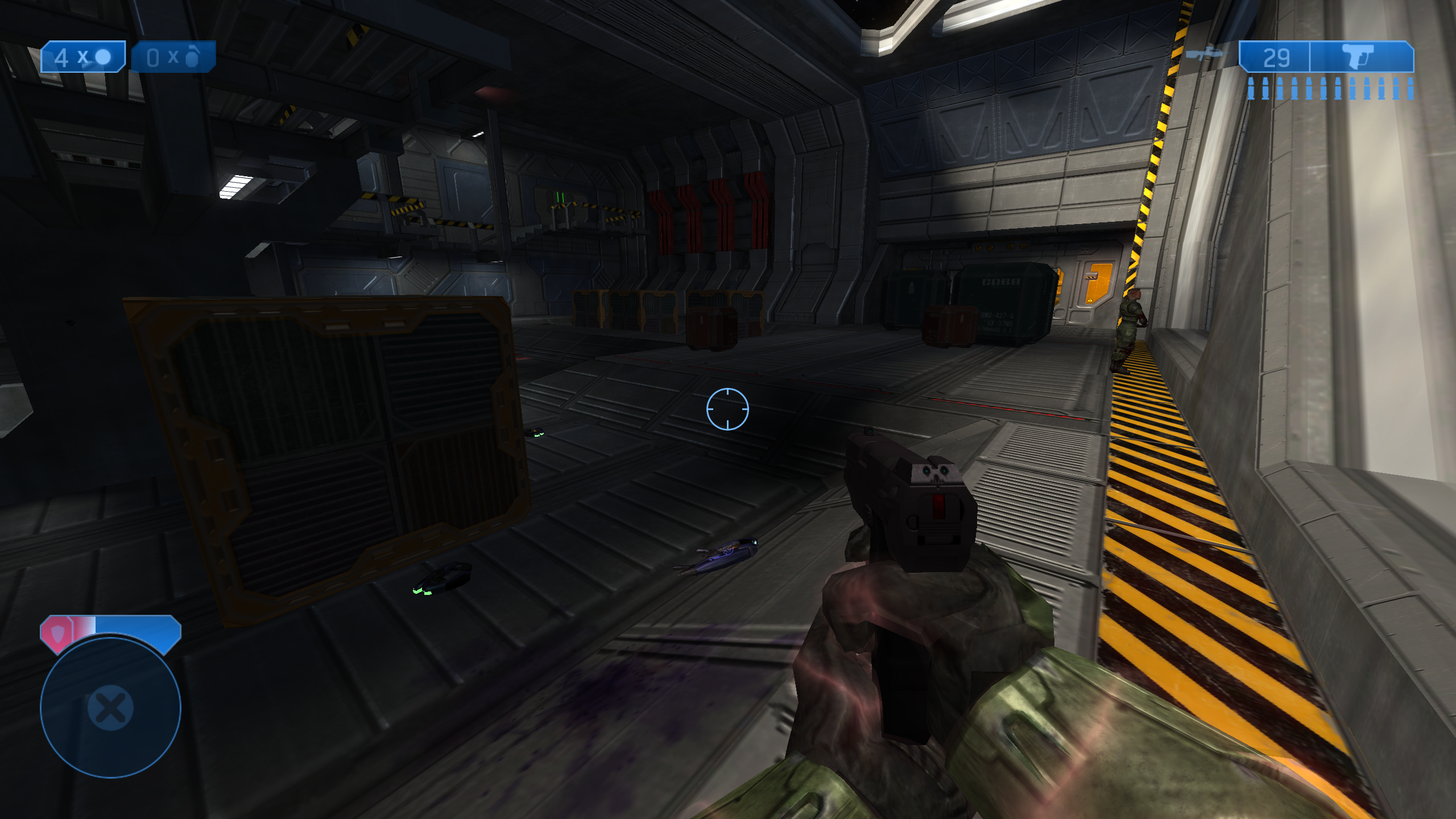
Task: Click the pistol weapon icon
Action: pyautogui.click(x=1358, y=57)
